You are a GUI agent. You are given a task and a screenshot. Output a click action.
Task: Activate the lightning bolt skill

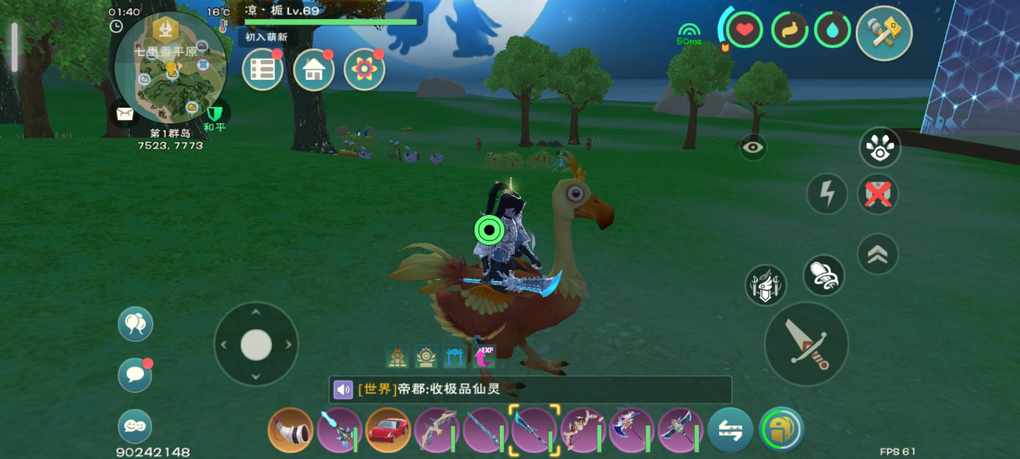coord(827,193)
